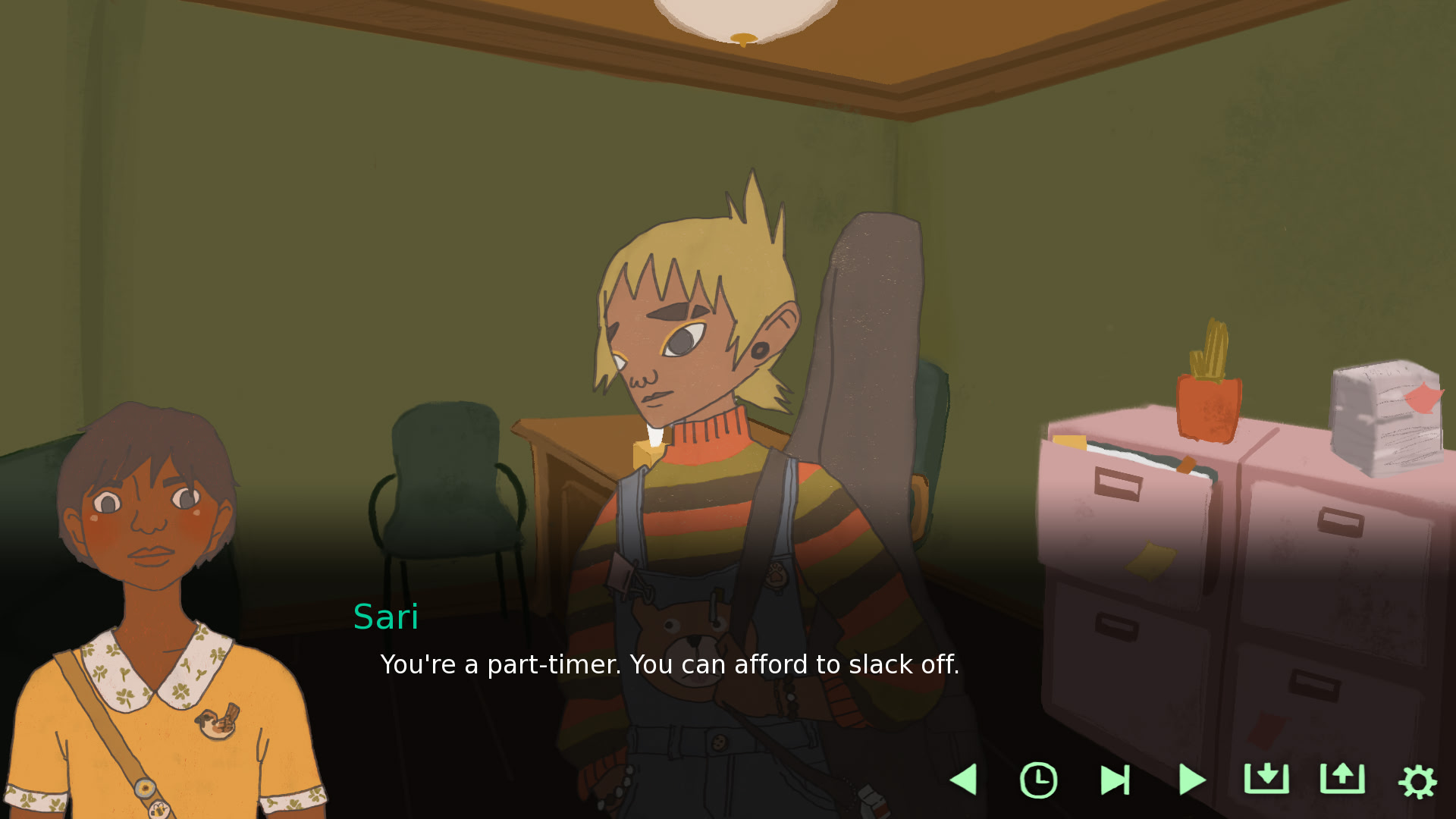Advance the dialogue line by Sari
The image size is (1456, 819).
tap(669, 664)
